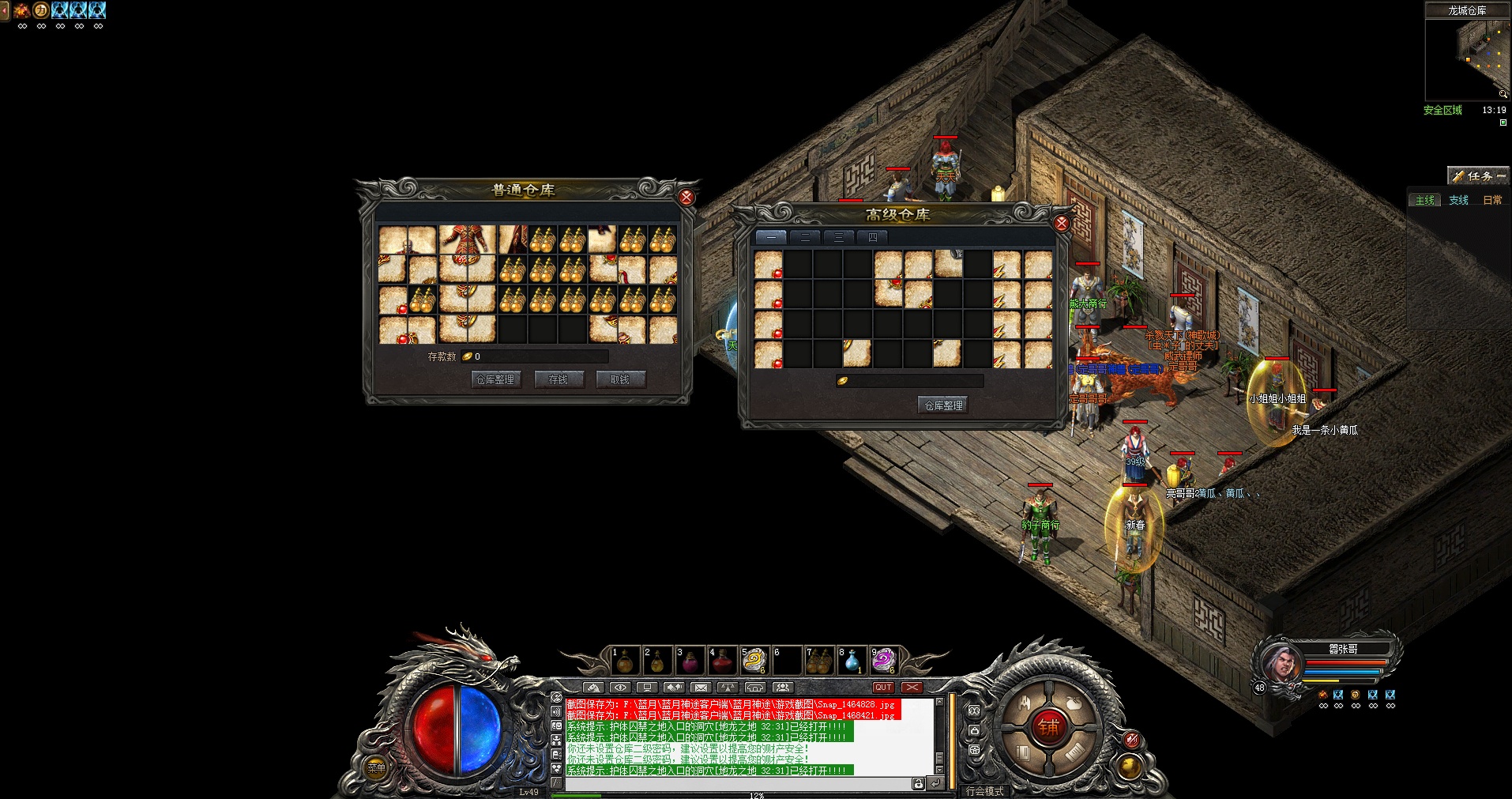Switch to warehouse page 二

[x=805, y=237]
